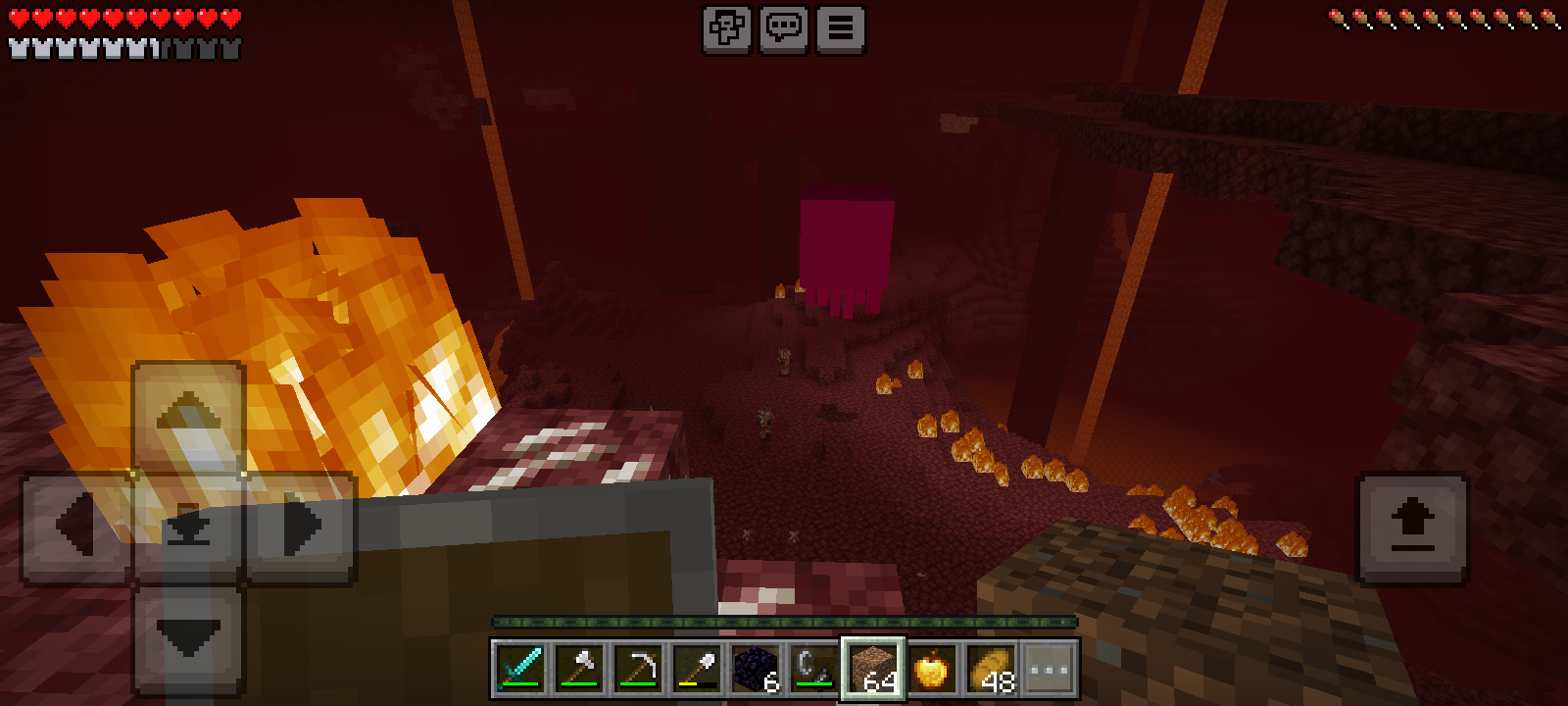Select the diamond sword hotbar slot
Screen dimensions: 1568x706
click(x=520, y=669)
